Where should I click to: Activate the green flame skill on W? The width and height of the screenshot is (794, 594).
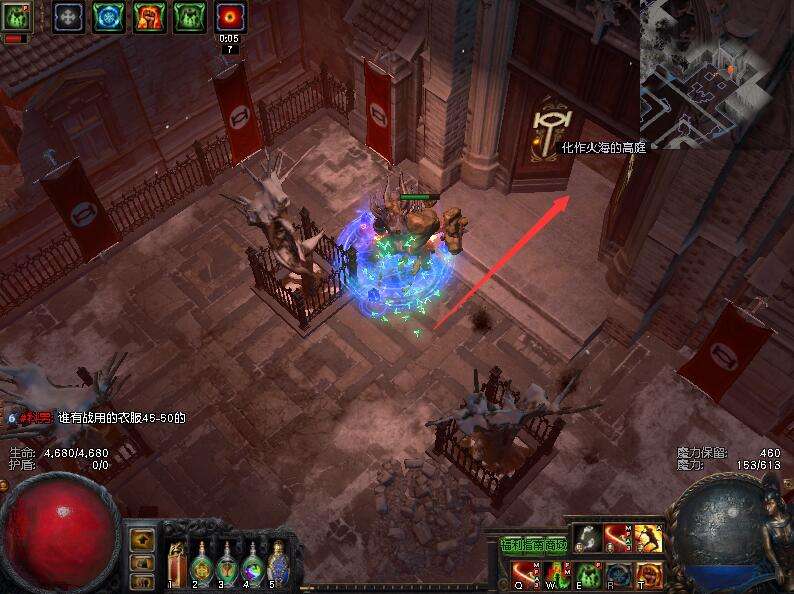click(557, 575)
